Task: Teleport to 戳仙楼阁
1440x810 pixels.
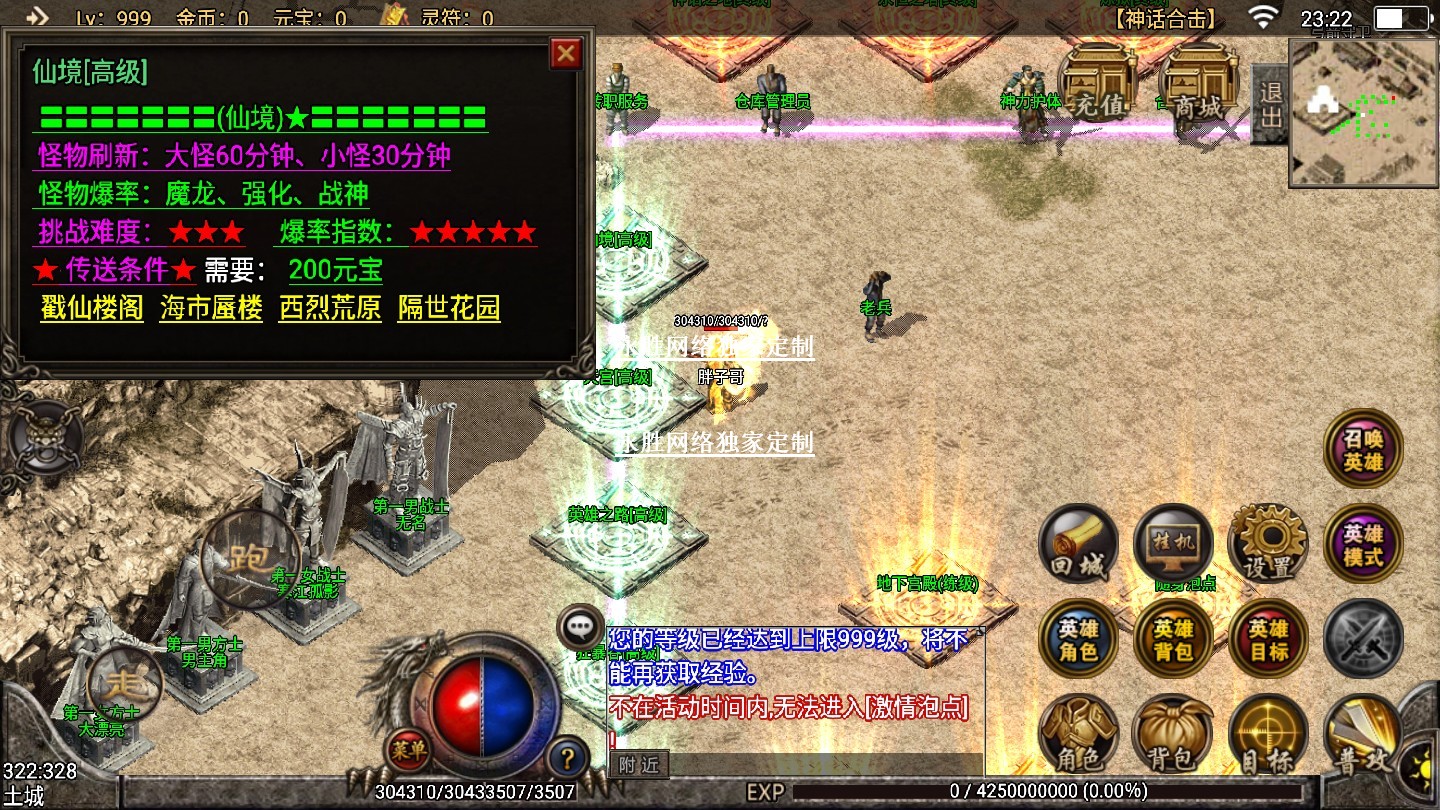Action: pos(92,308)
